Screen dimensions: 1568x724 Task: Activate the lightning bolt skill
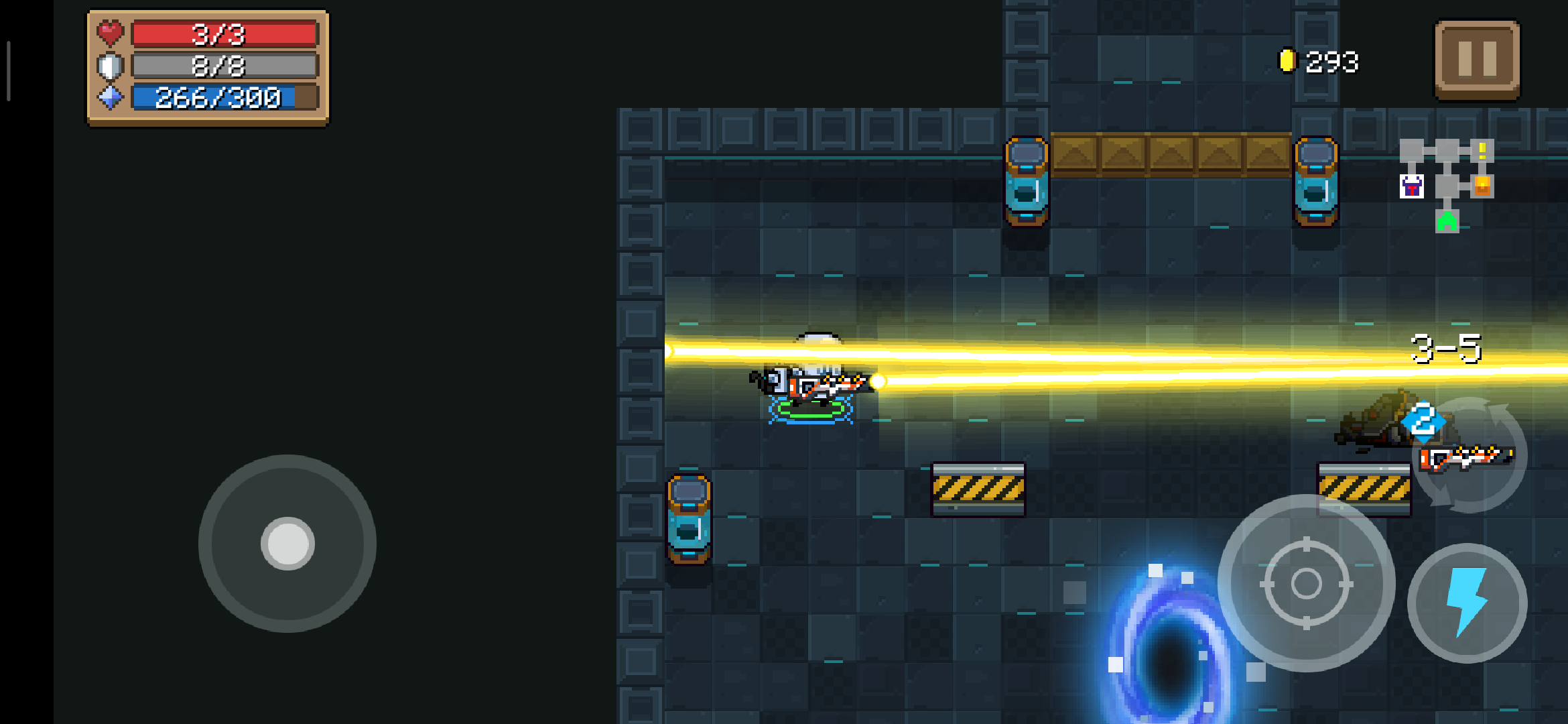pos(1467,603)
